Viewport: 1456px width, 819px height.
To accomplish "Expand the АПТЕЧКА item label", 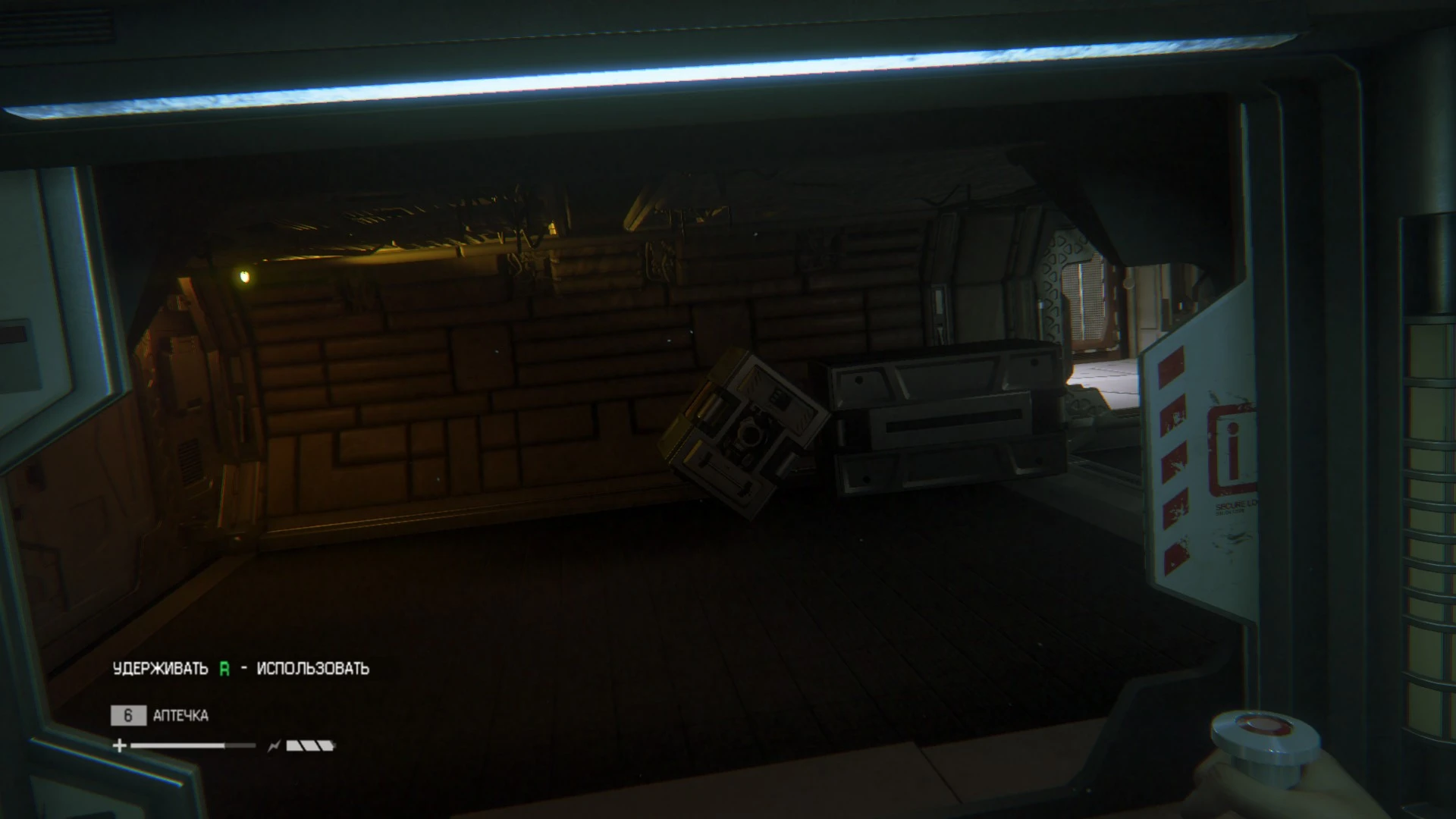I will click(181, 715).
